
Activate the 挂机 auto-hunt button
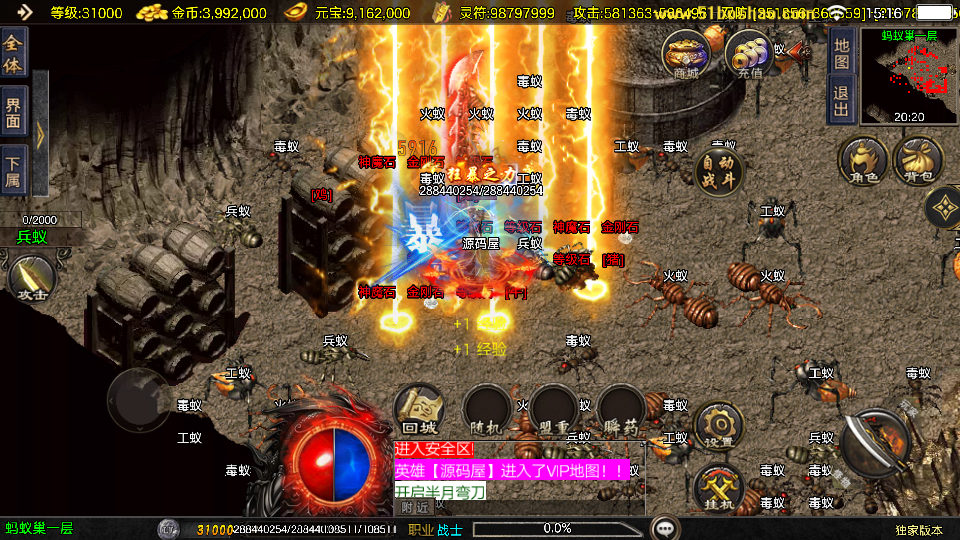pos(718,488)
